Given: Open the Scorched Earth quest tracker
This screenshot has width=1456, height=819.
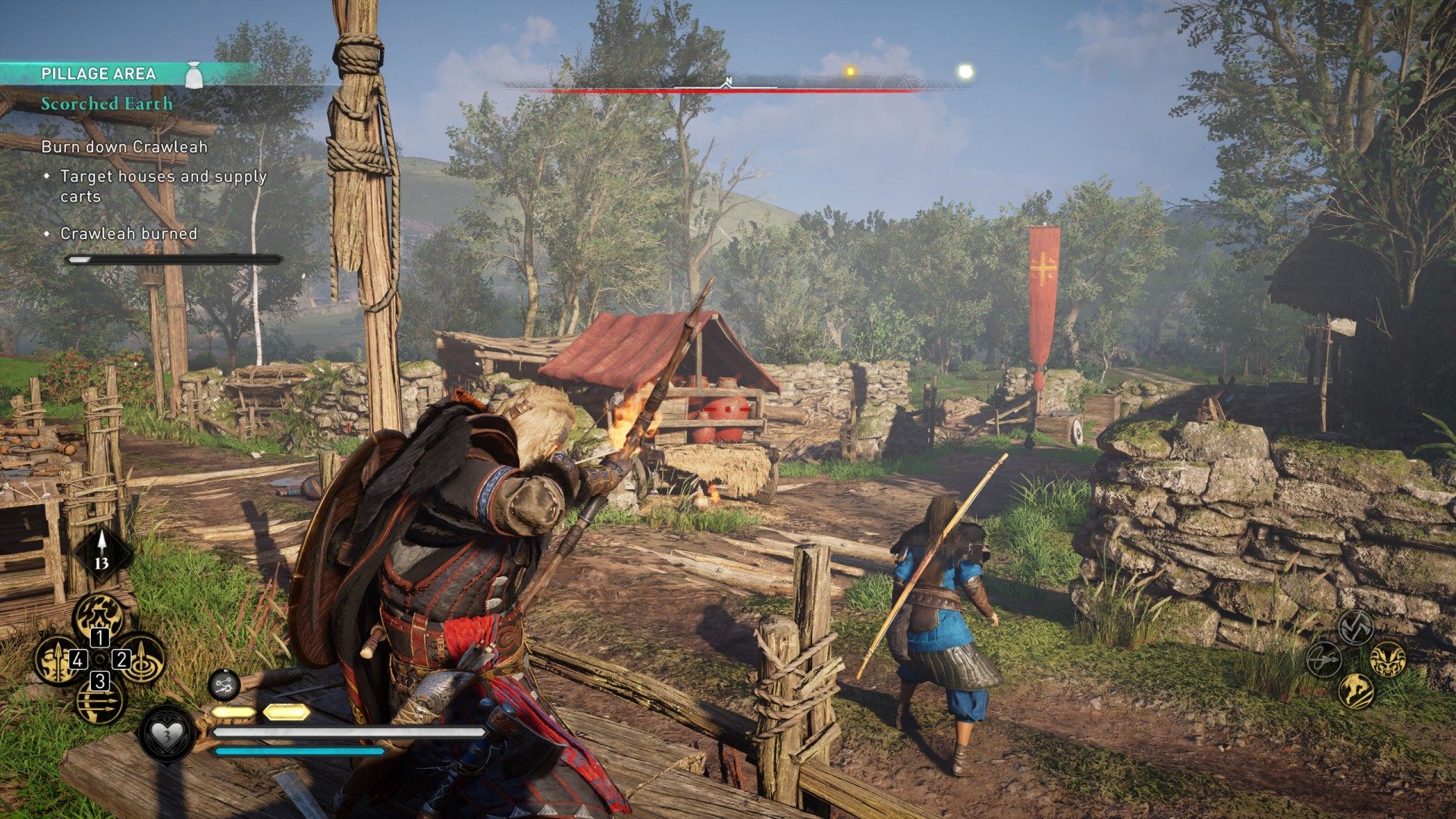Looking at the screenshot, I should tap(107, 104).
